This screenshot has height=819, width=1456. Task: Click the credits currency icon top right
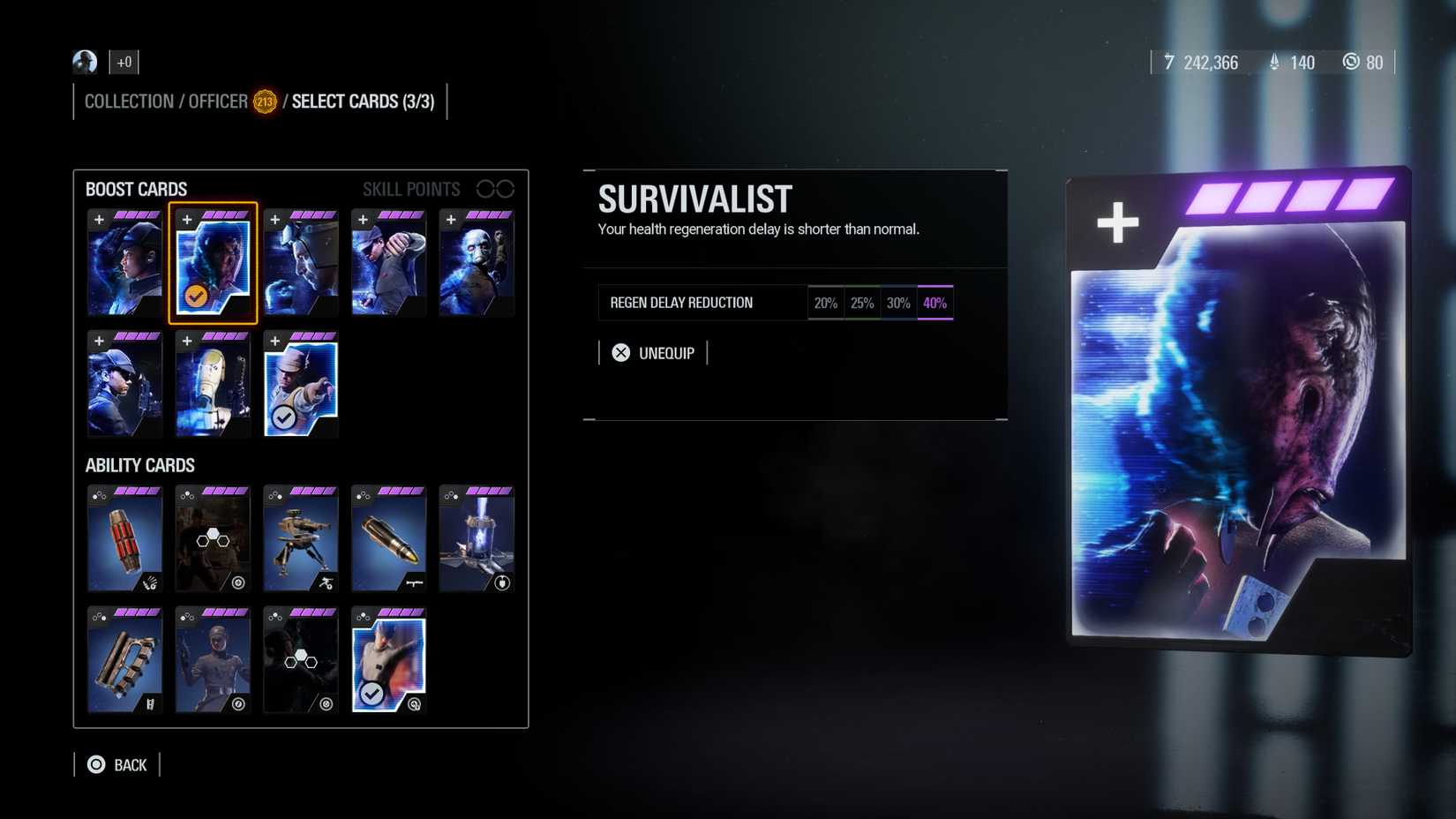pos(1169,63)
